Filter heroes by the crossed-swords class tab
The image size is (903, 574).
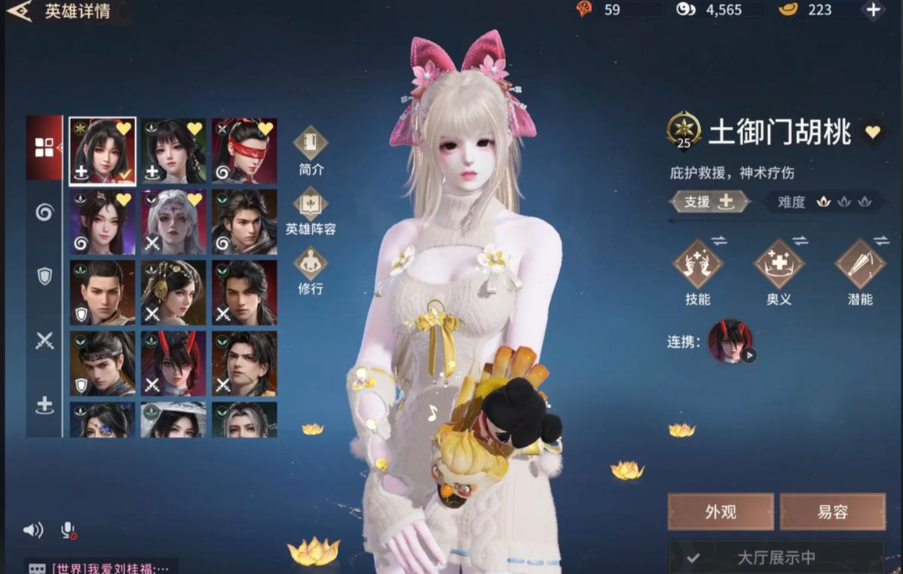(x=44, y=341)
